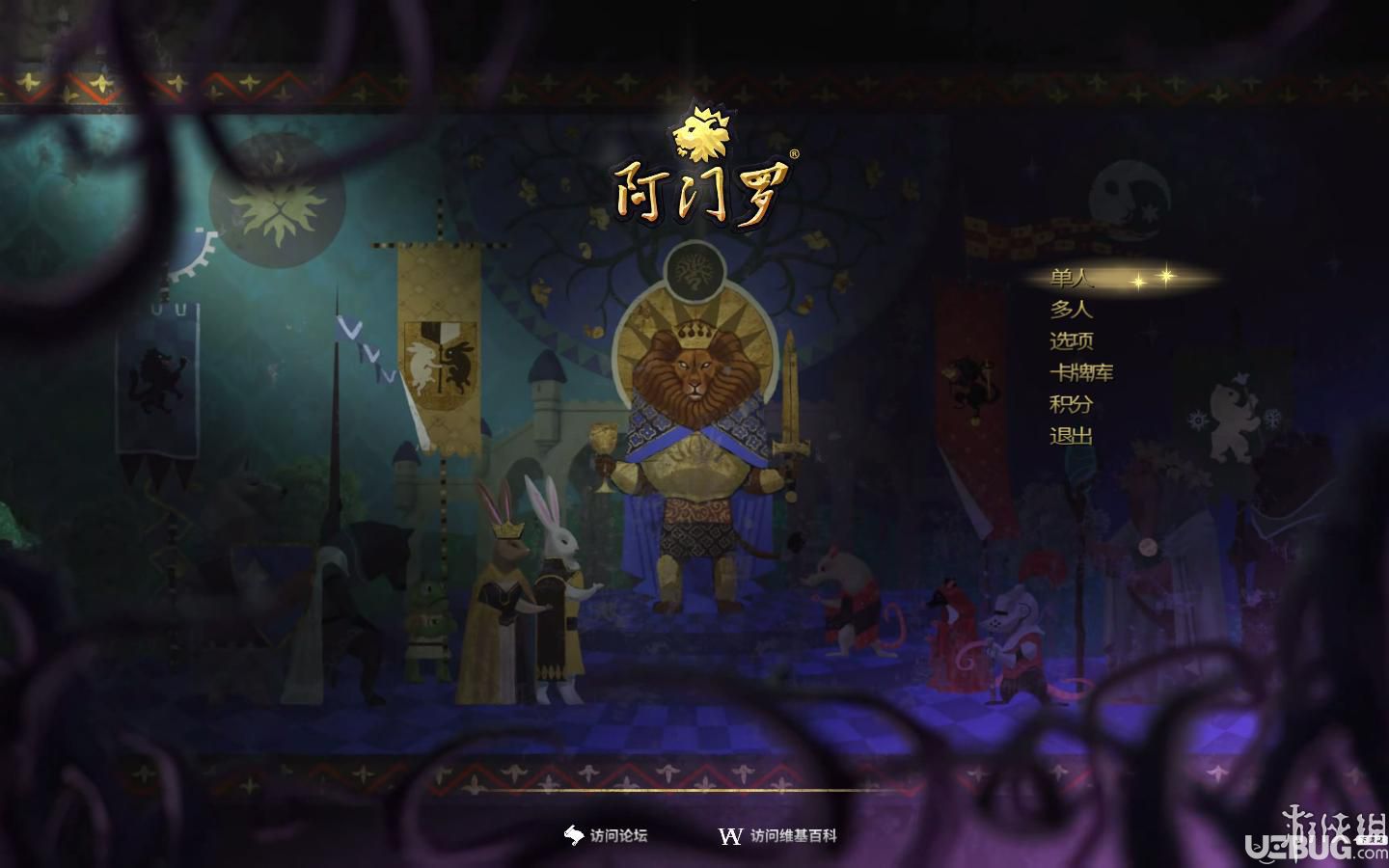This screenshot has width=1389, height=868.
Task: Choose 退出 to quit the game
Action: pyautogui.click(x=1071, y=436)
